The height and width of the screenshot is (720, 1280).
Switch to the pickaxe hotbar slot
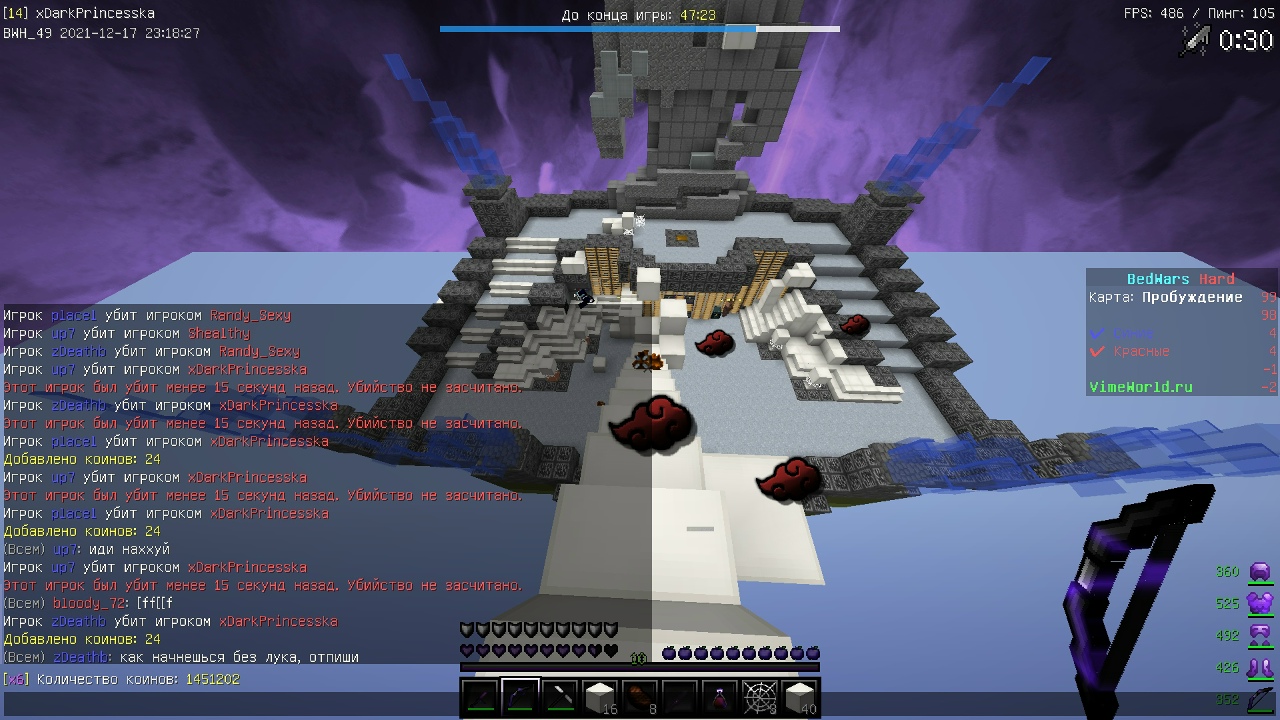click(560, 697)
